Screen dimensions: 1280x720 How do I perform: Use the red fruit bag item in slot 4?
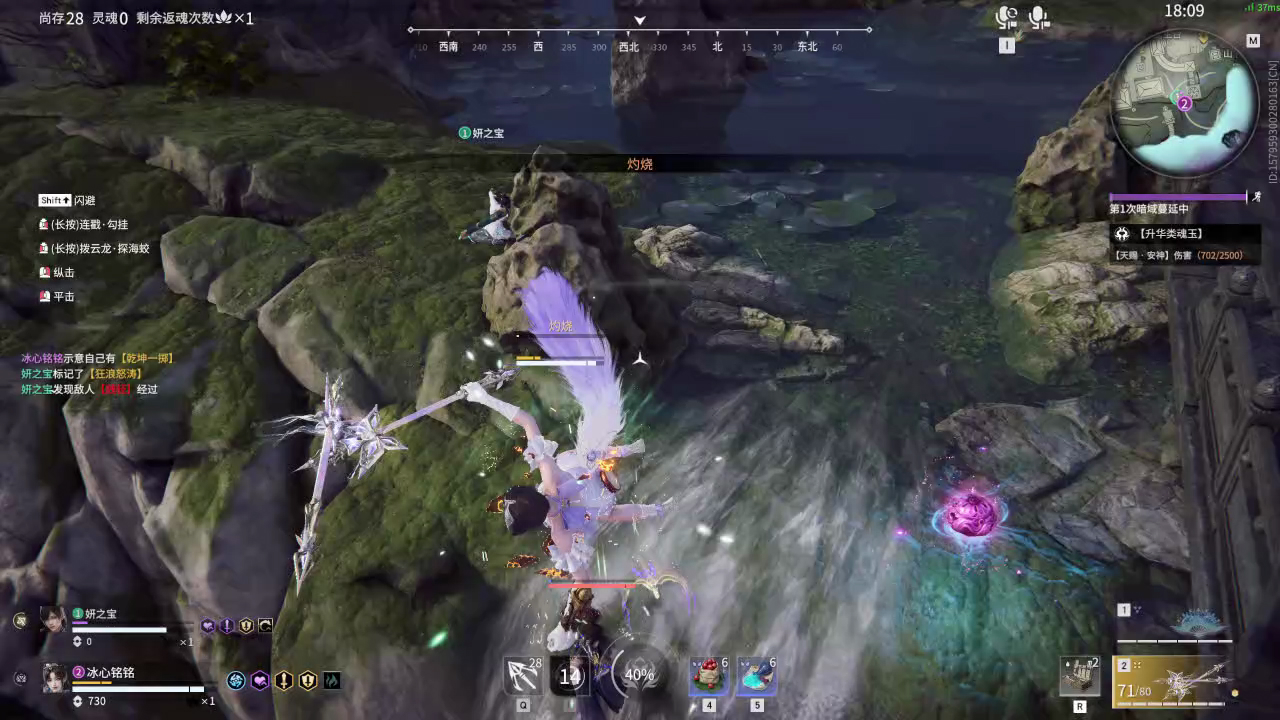click(x=707, y=674)
